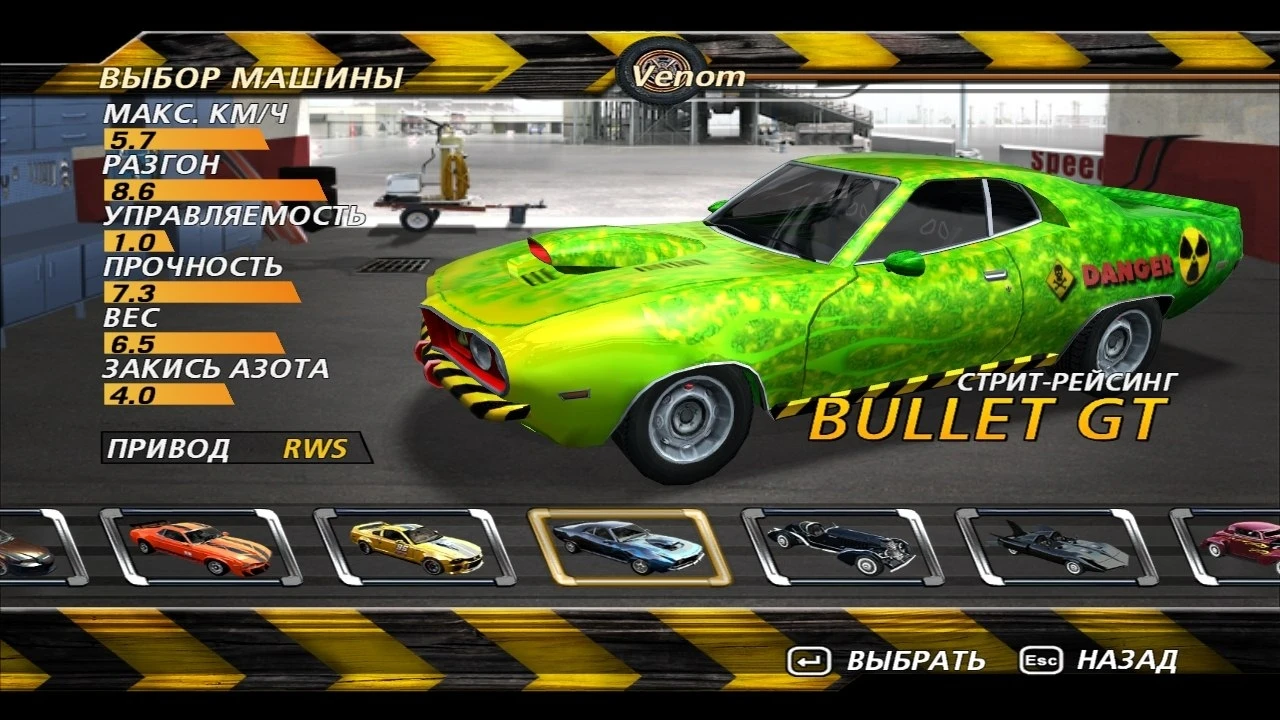Click the Esc key icon beside НАЗАД
This screenshot has height=720, width=1280.
click(1043, 661)
